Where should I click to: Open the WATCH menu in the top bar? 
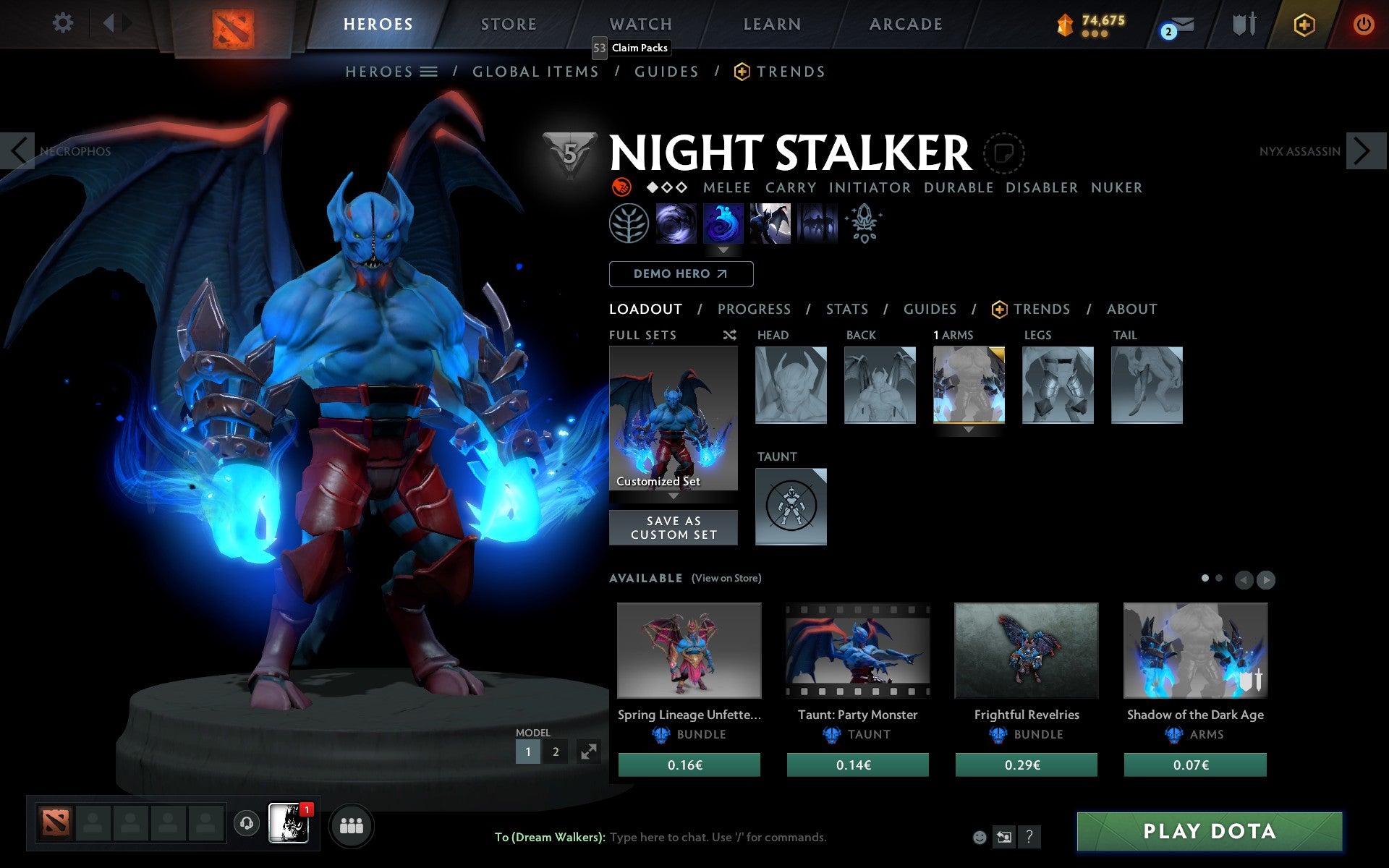640,23
